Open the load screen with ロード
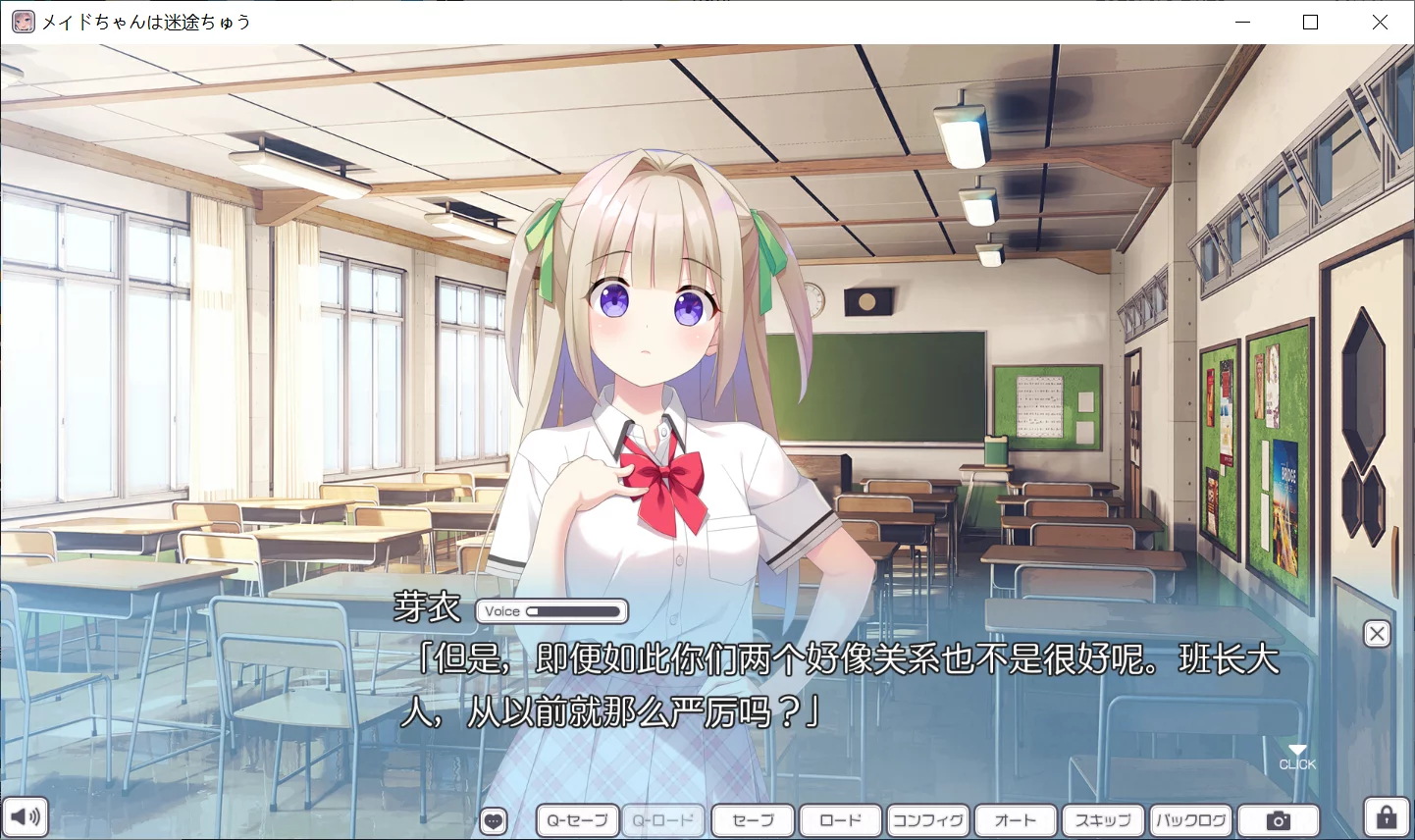The width and height of the screenshot is (1415, 840). [840, 819]
